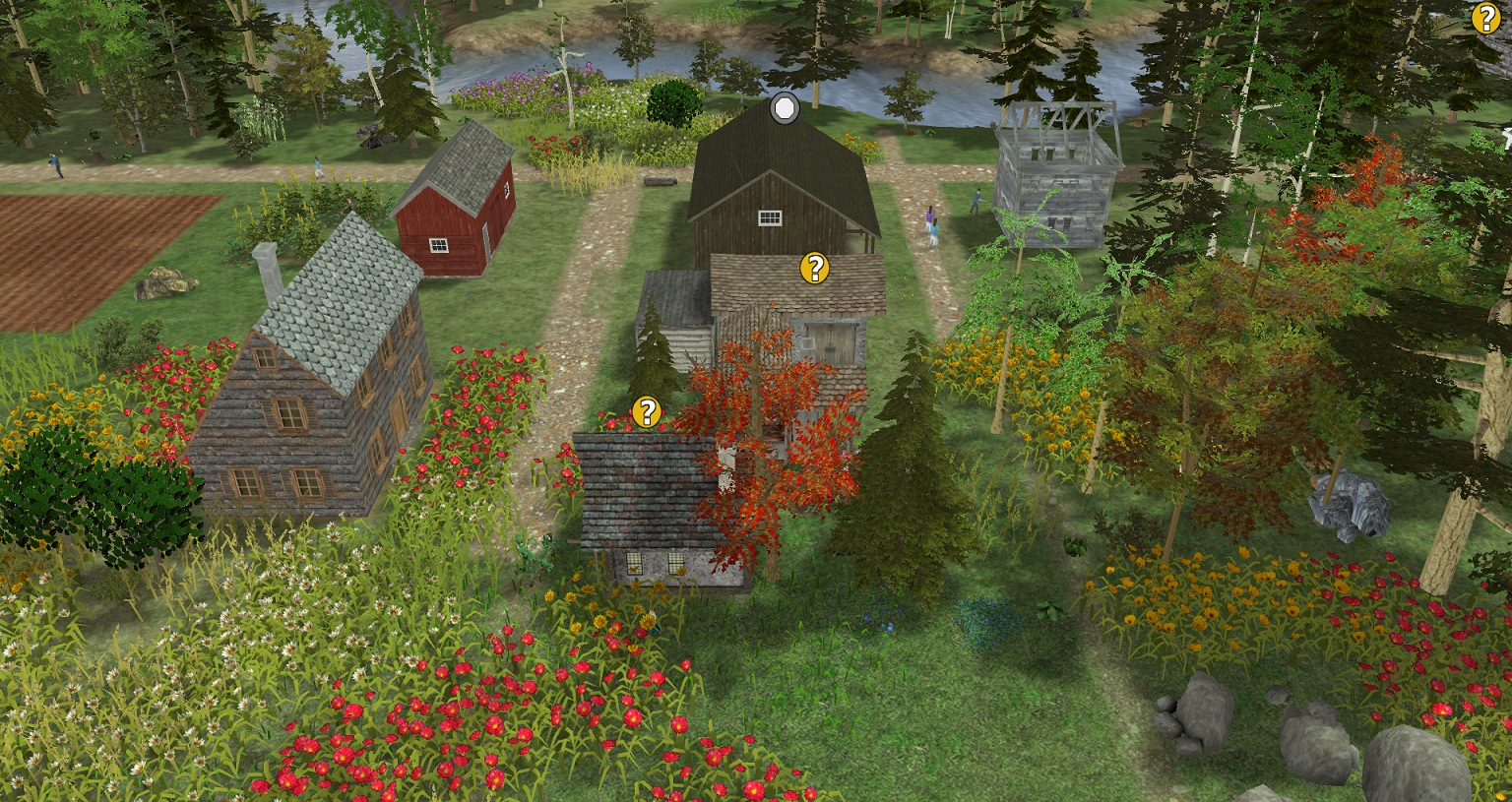This screenshot has height=802, width=1512.
Task: Open the question mark over the tan-shingled house
Action: pyautogui.click(x=814, y=268)
